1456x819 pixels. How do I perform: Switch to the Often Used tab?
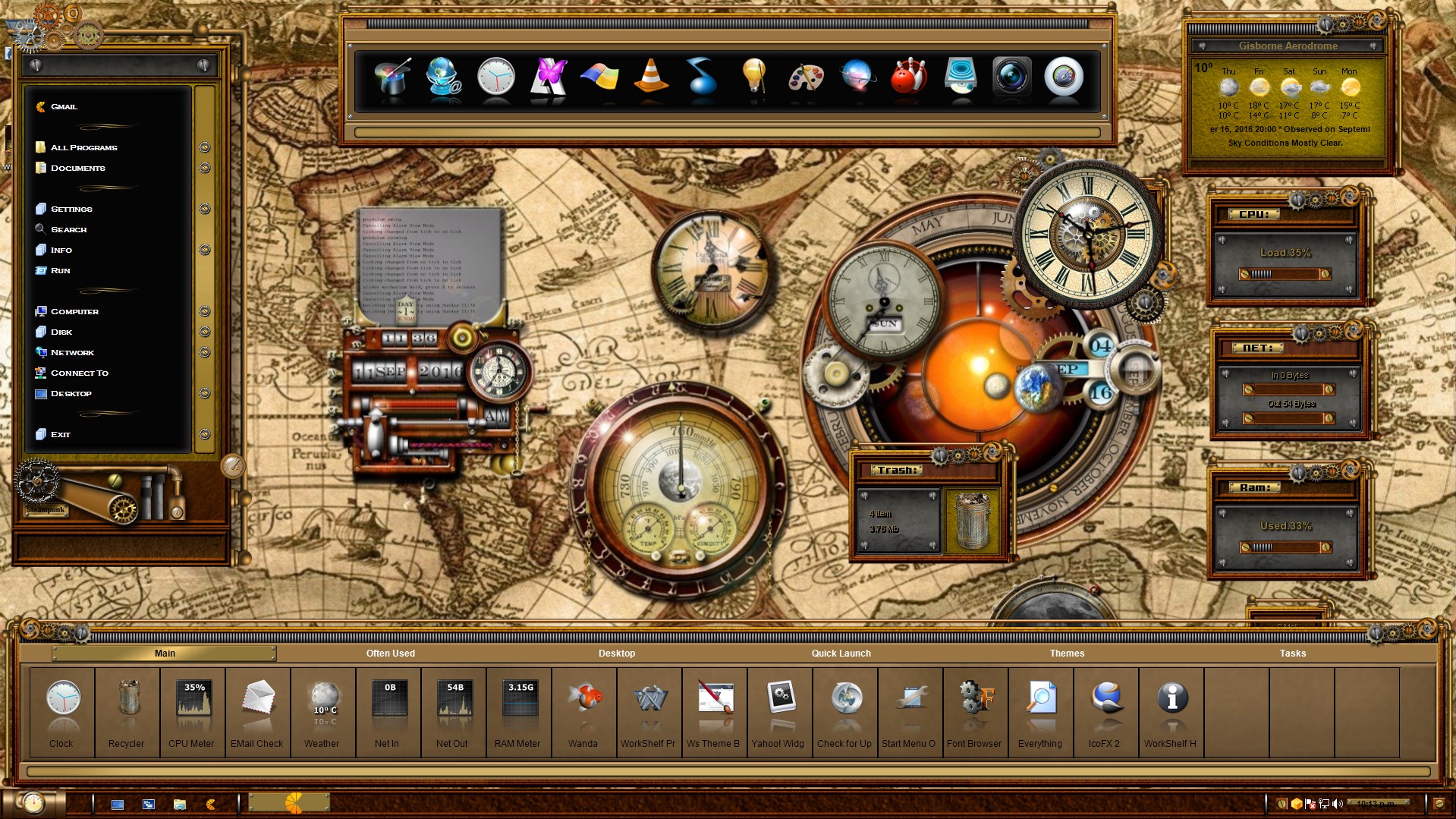pyautogui.click(x=390, y=654)
